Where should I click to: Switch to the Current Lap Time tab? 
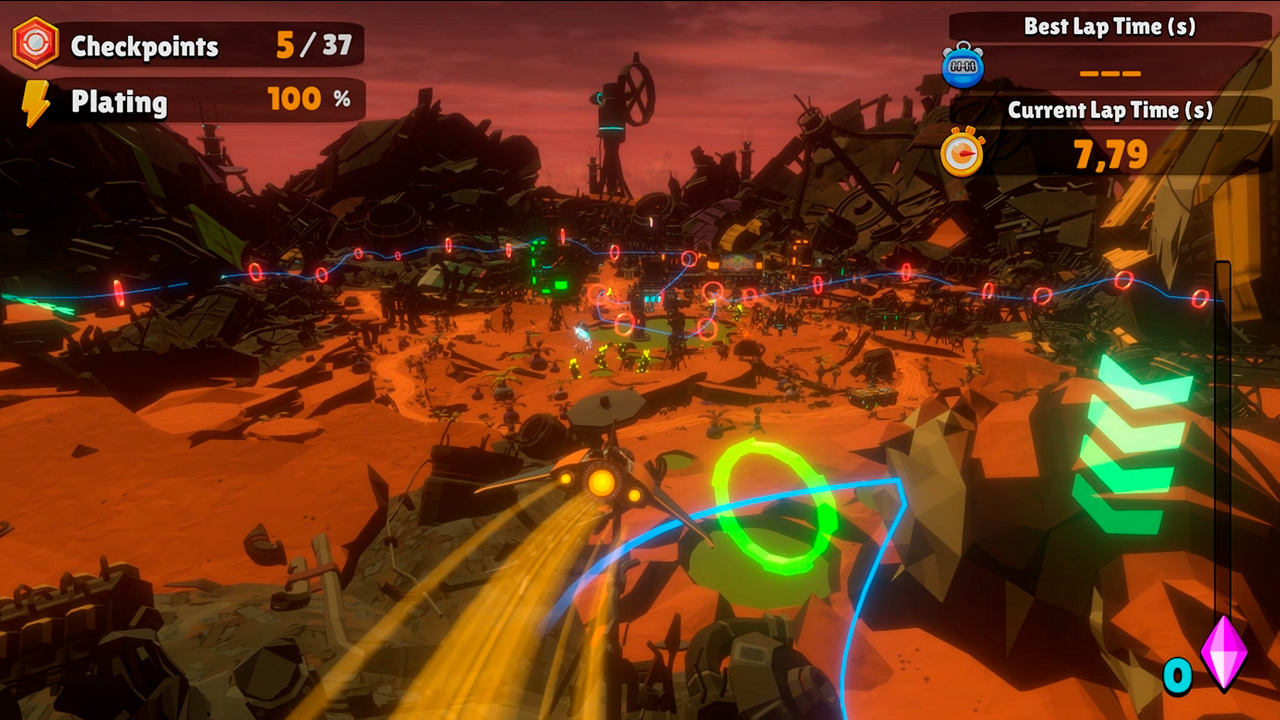[x=1109, y=110]
